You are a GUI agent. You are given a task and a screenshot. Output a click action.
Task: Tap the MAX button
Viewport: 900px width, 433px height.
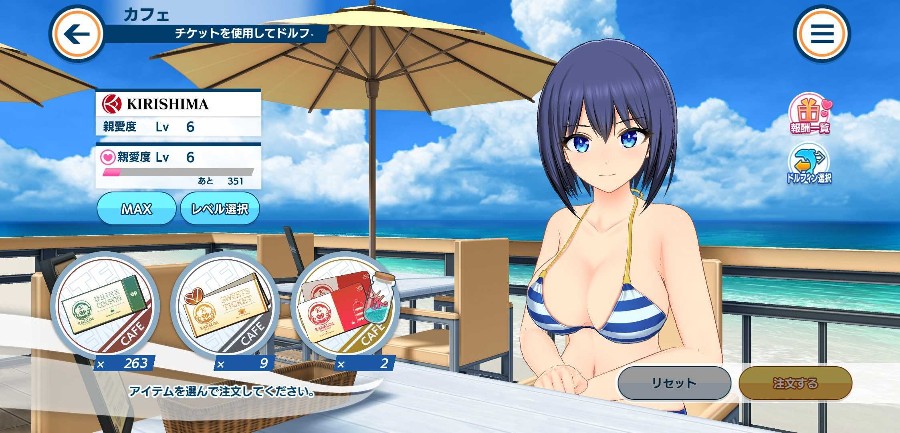point(135,209)
